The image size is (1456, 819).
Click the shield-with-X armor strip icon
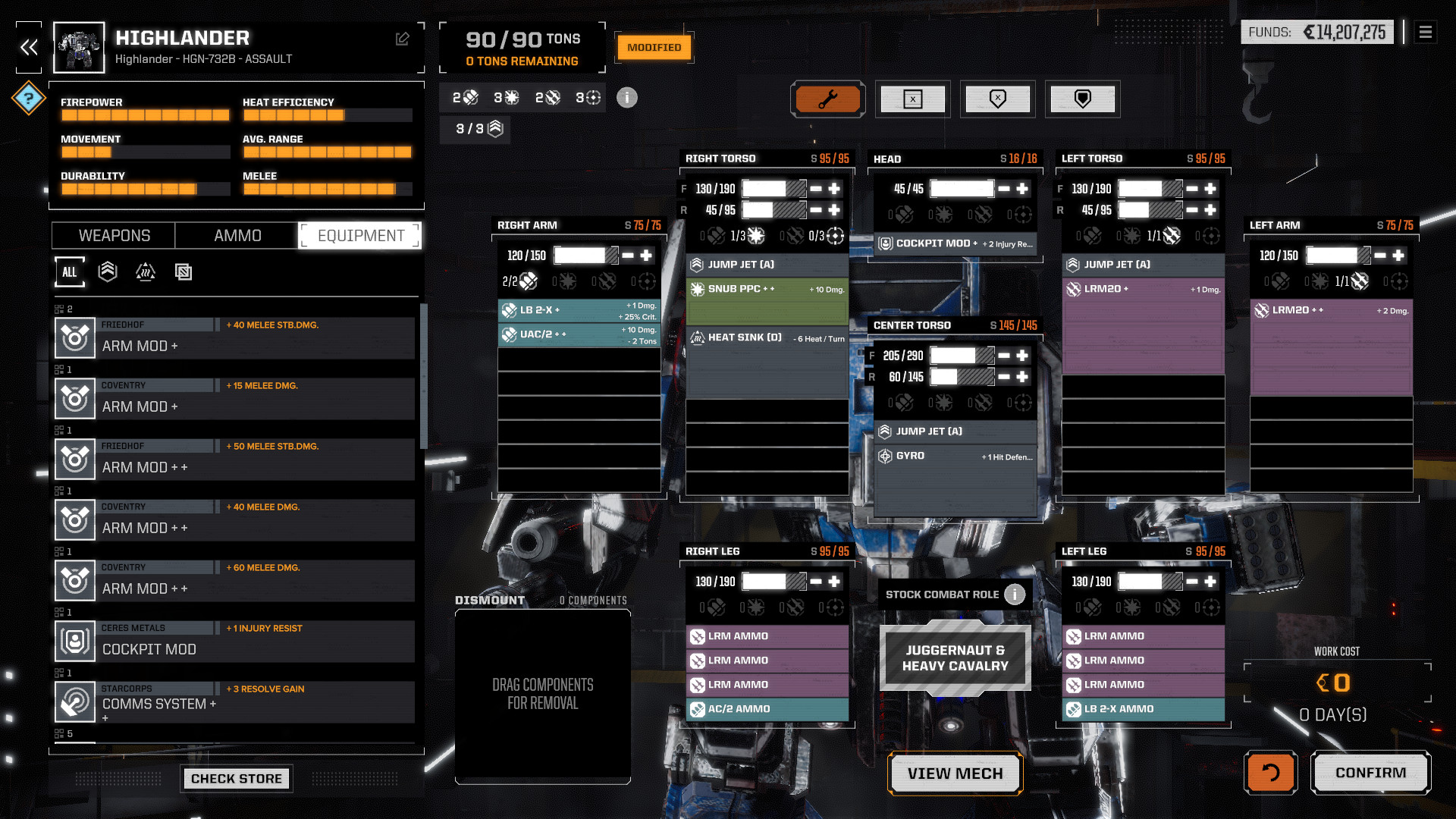click(998, 99)
